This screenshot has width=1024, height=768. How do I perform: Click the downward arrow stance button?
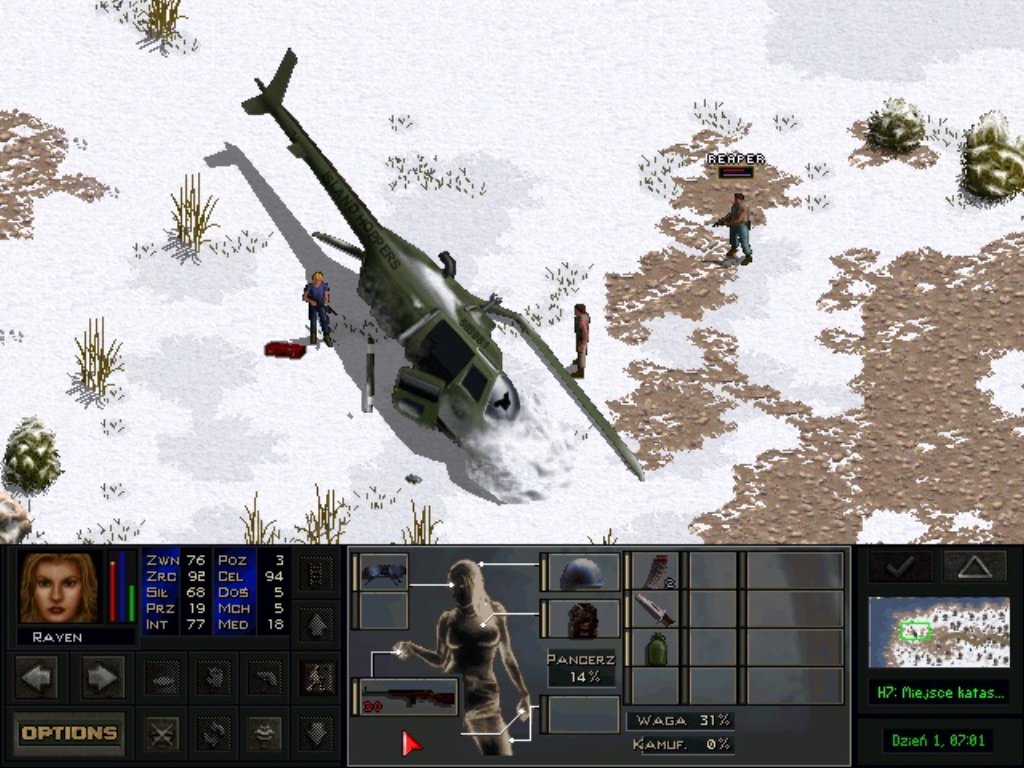[318, 733]
